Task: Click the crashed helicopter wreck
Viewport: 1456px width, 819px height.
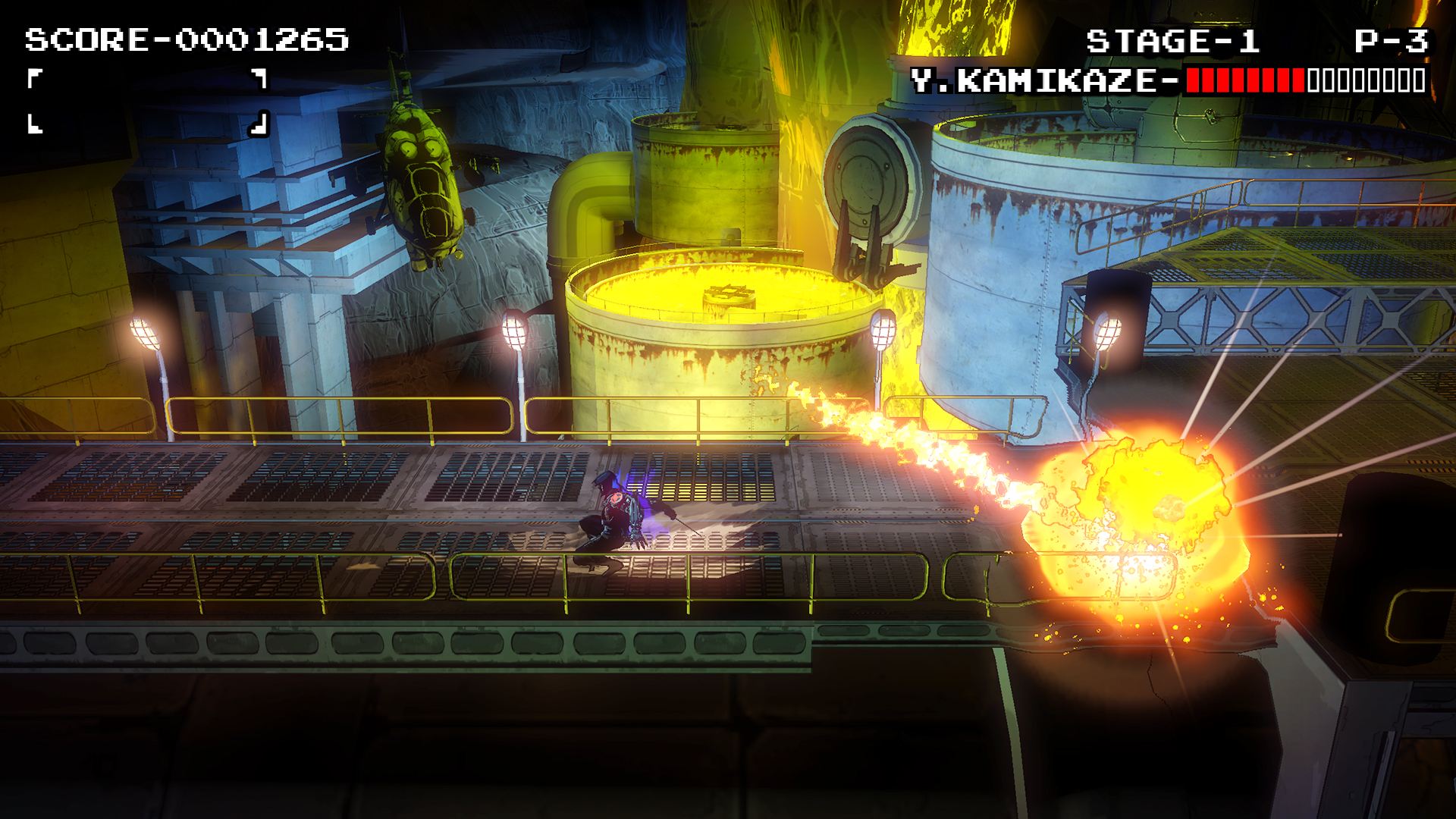Action: 425,174
